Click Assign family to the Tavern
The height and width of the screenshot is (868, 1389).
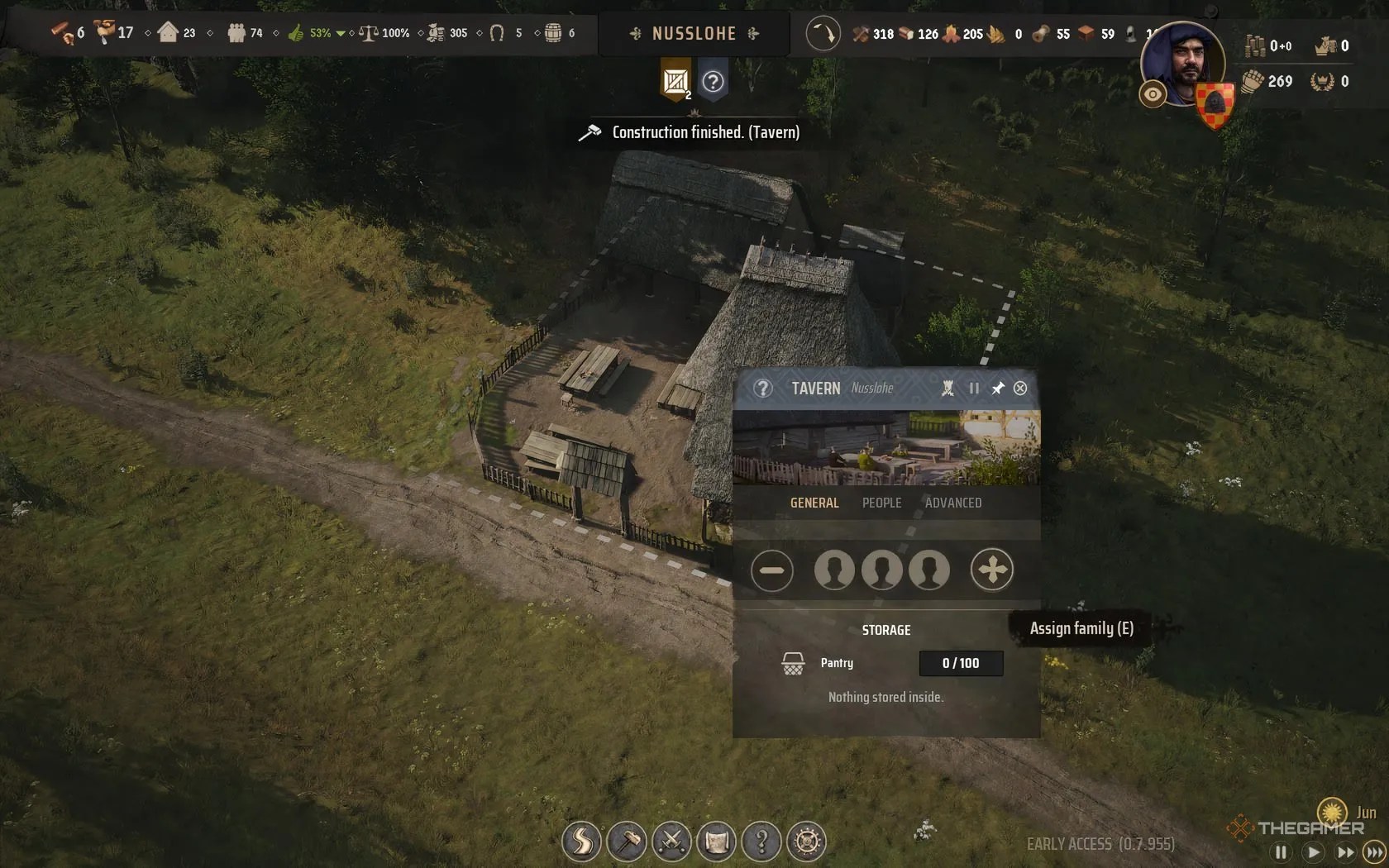992,570
